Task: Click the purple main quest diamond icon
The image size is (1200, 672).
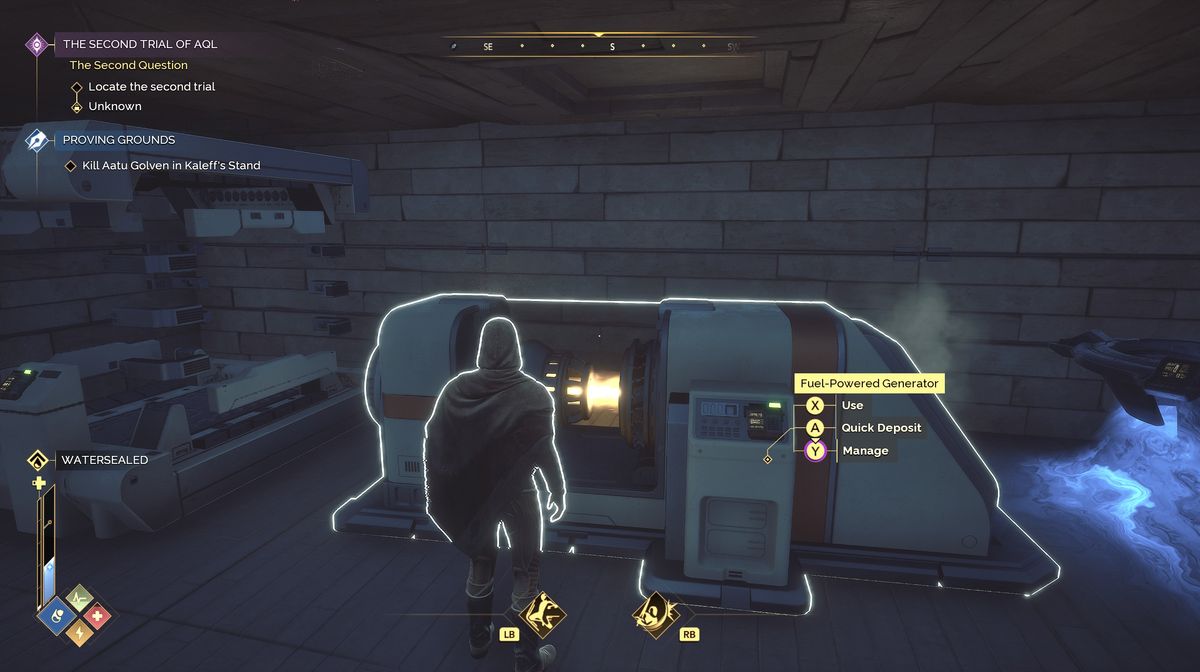Action: [x=37, y=44]
